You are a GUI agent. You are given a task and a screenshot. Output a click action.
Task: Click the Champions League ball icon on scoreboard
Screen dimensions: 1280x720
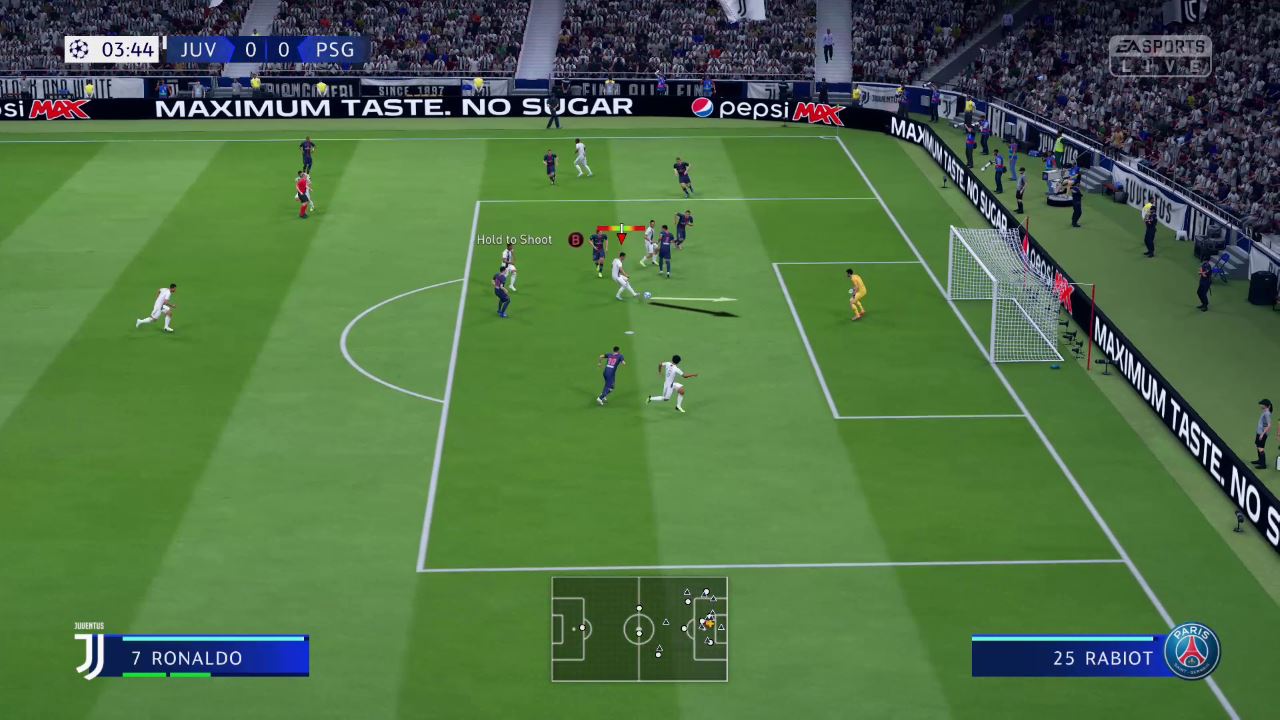[x=80, y=49]
